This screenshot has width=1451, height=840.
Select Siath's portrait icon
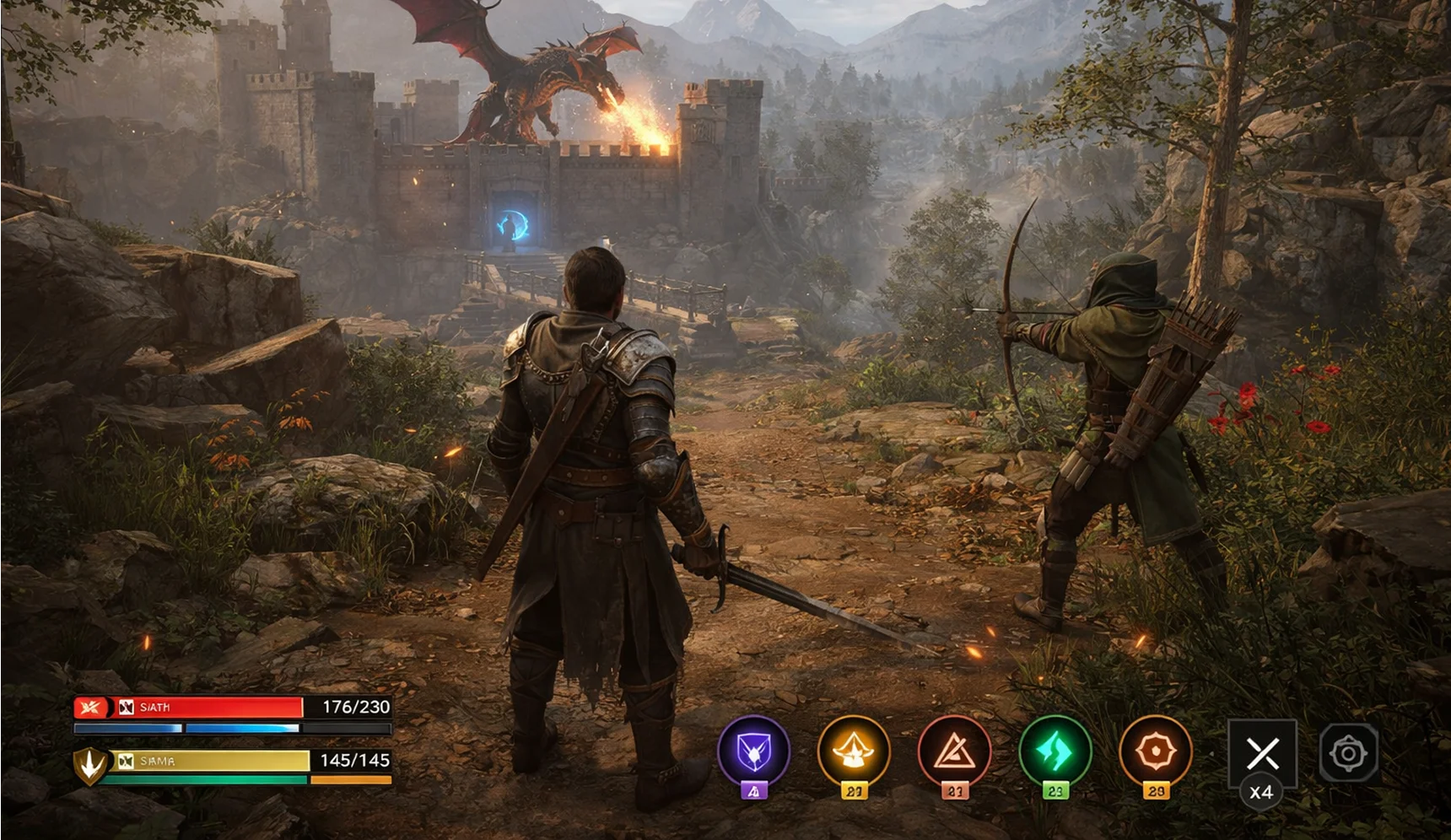click(x=125, y=707)
